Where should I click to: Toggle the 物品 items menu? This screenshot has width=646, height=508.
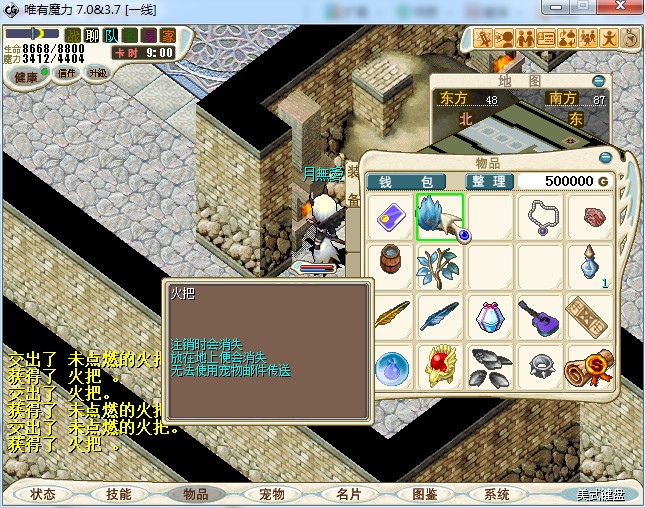[x=195, y=494]
